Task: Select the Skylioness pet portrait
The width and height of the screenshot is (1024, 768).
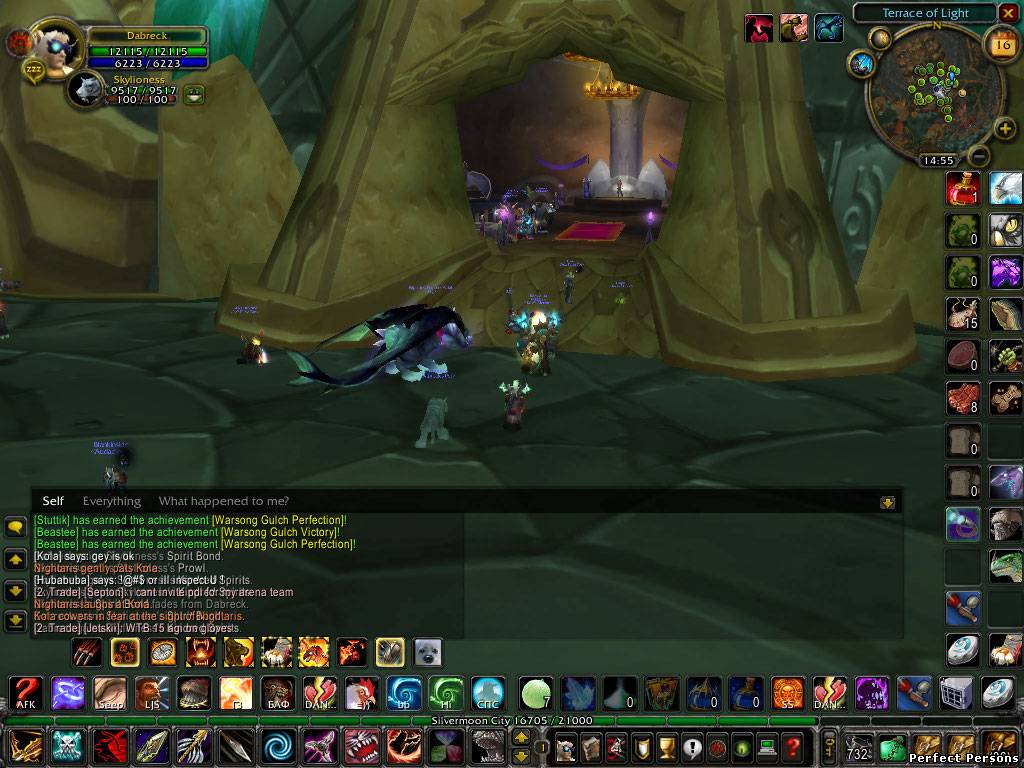Action: pos(86,91)
